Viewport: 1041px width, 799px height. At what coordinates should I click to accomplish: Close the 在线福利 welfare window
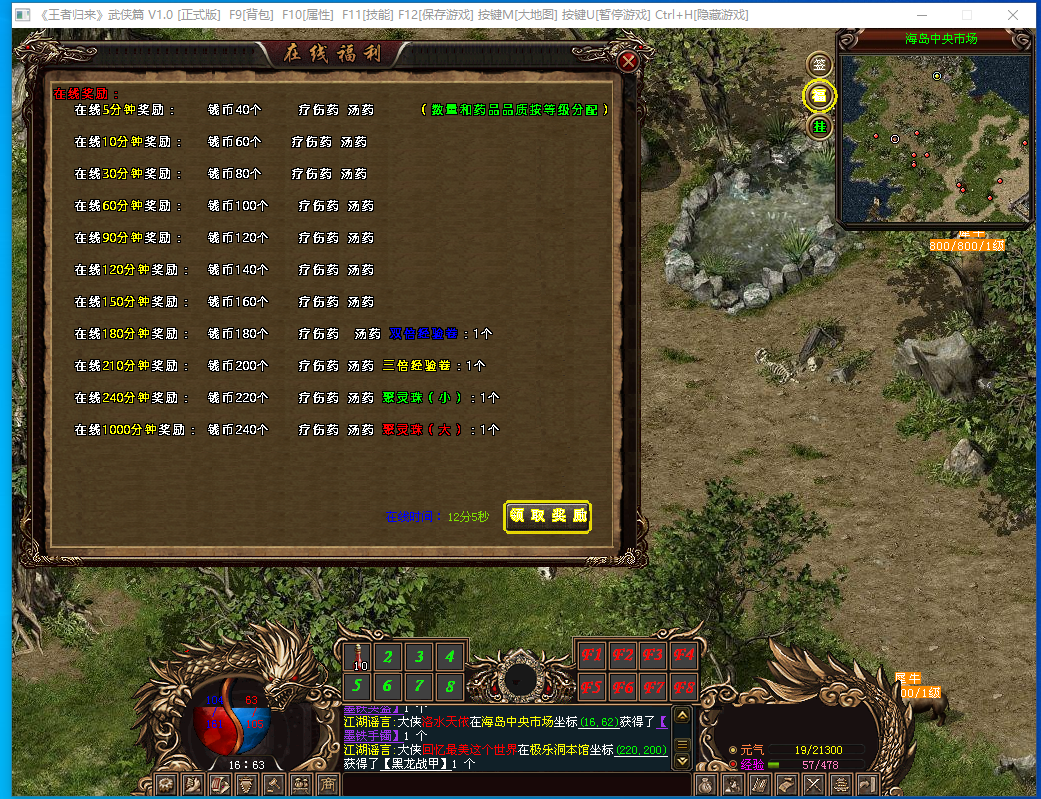629,61
